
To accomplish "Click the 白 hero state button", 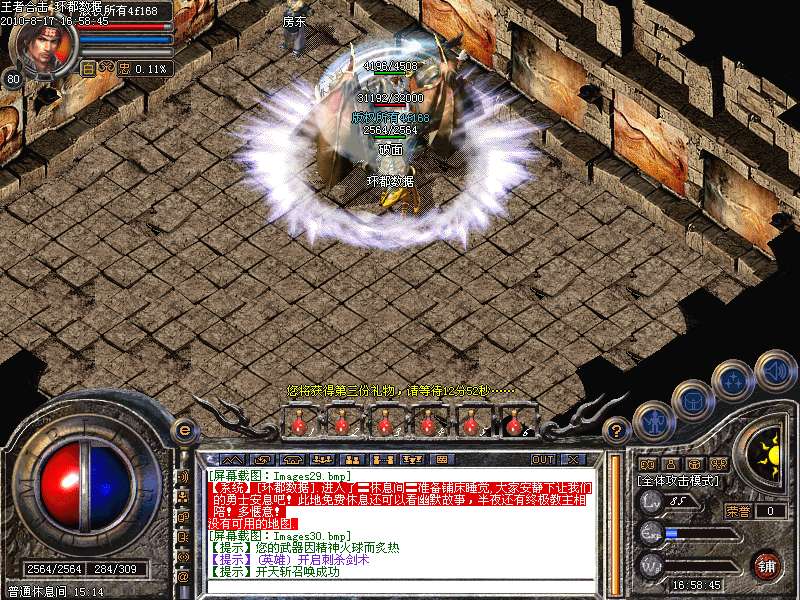I will pyautogui.click(x=88, y=68).
